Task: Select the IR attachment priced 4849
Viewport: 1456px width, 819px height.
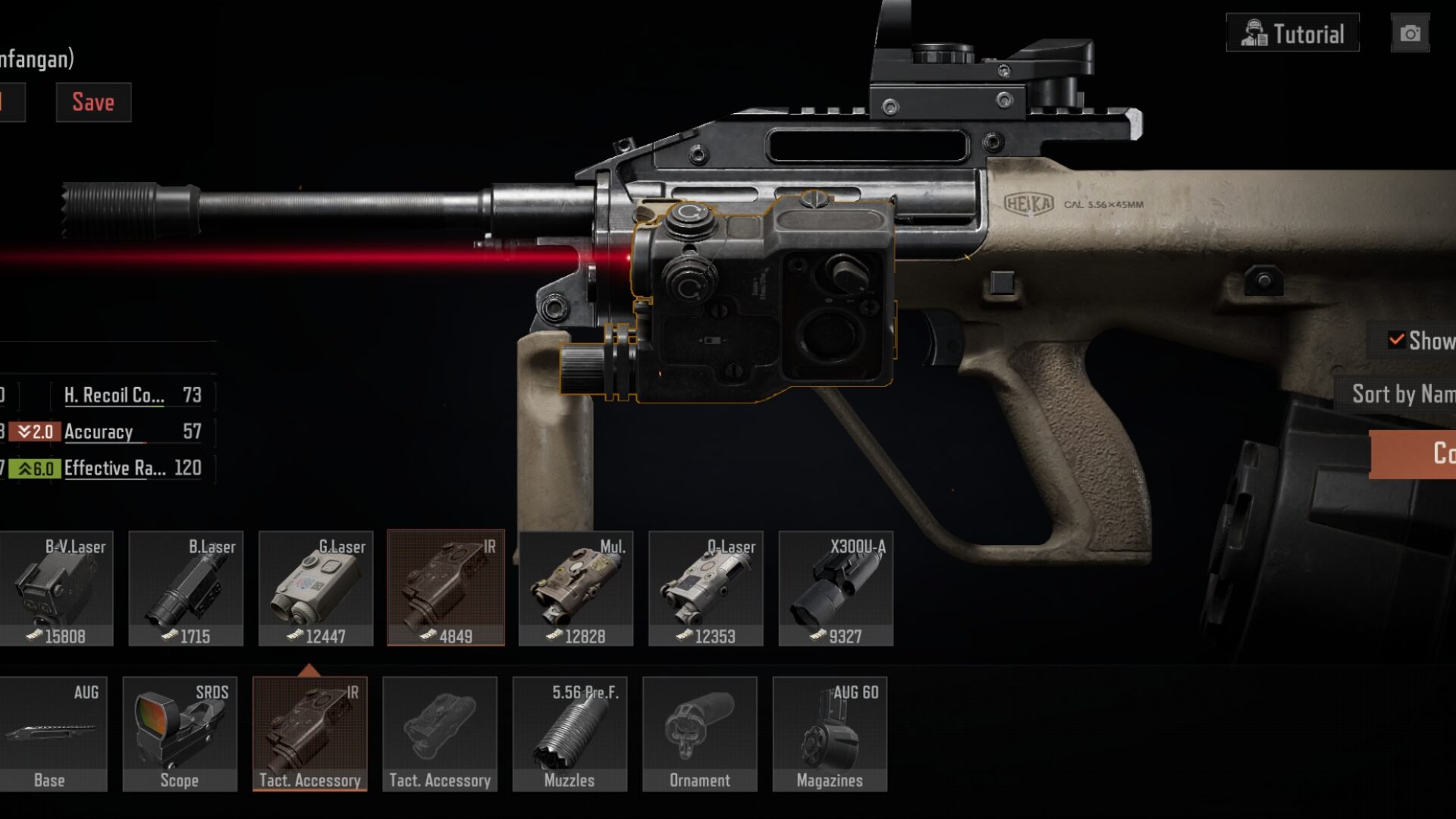Action: tap(446, 588)
